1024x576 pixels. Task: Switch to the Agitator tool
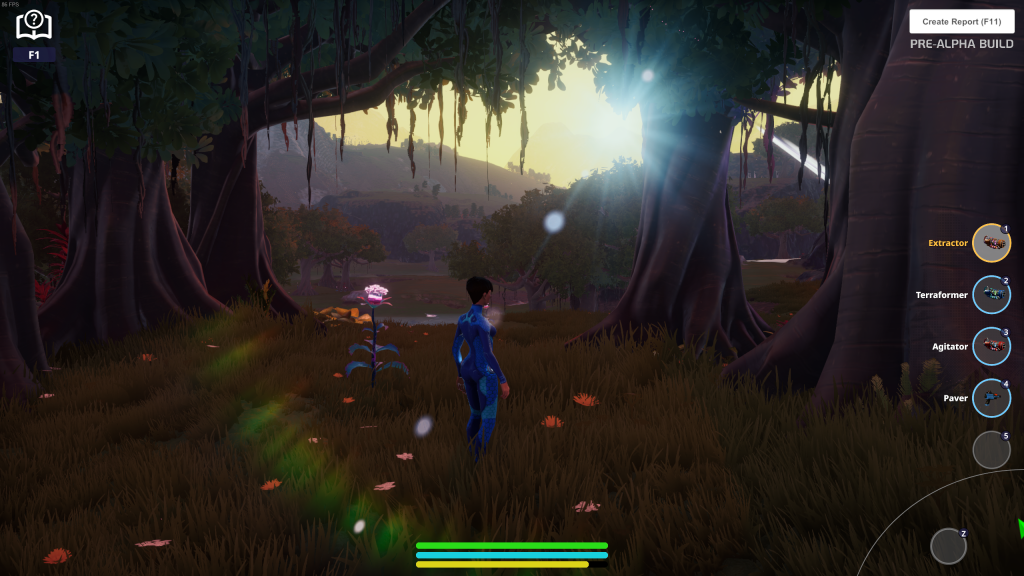[991, 347]
